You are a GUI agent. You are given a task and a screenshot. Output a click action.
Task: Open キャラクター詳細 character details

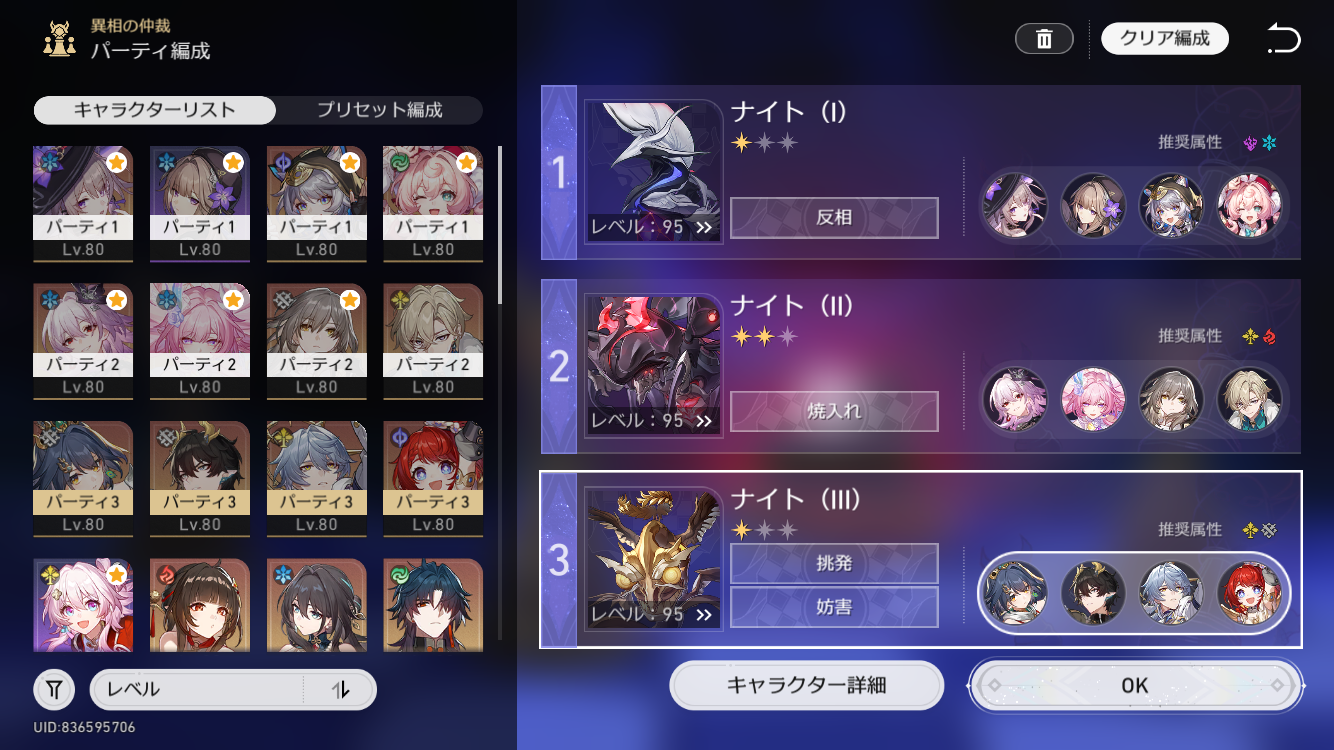point(806,686)
